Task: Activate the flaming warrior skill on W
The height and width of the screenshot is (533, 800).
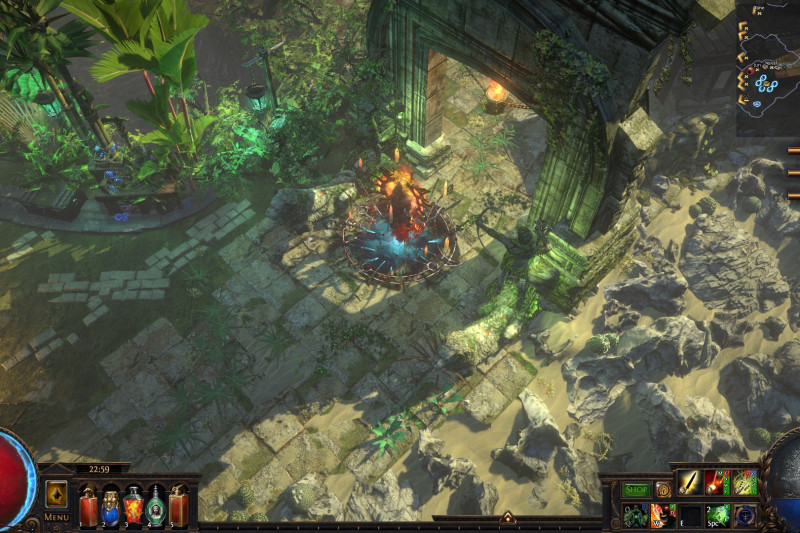Action: click(x=662, y=514)
